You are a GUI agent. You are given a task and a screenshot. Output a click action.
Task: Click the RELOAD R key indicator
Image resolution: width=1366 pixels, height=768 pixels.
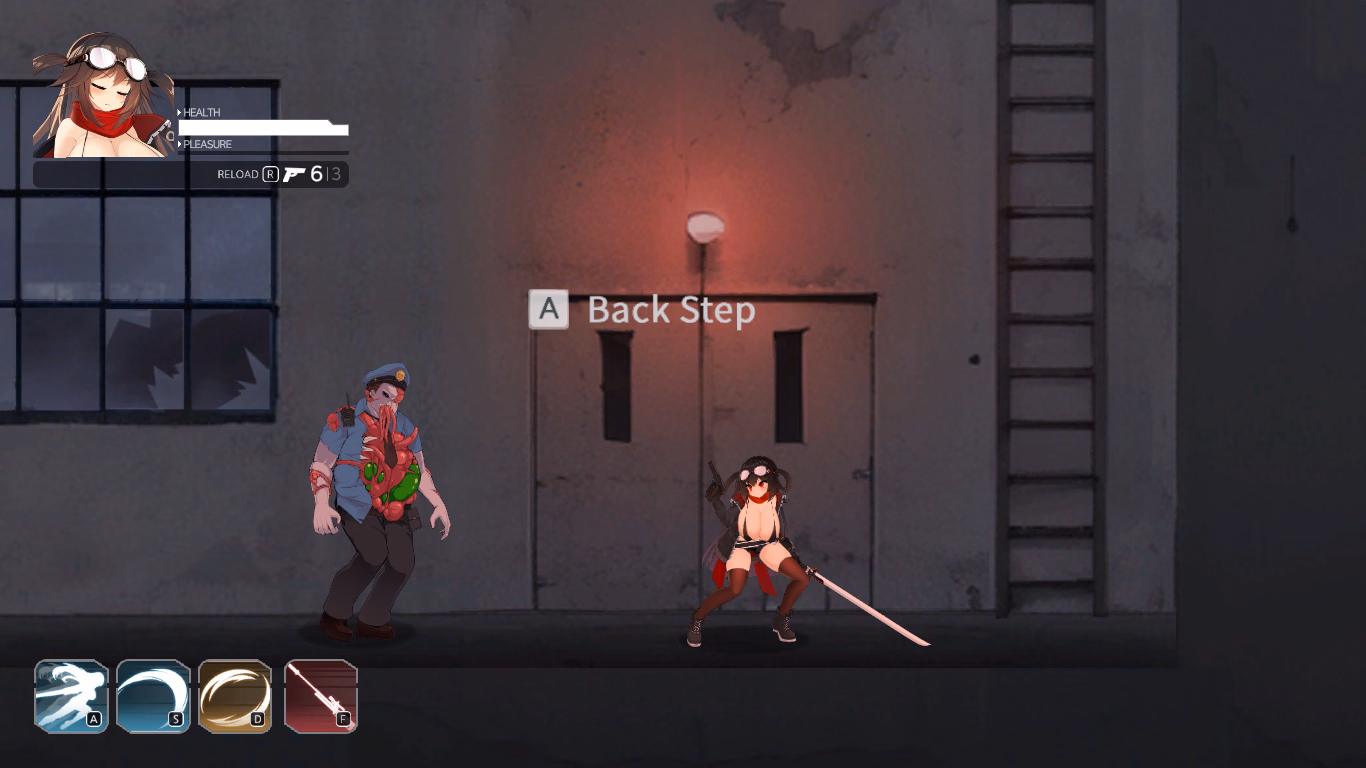[x=272, y=174]
